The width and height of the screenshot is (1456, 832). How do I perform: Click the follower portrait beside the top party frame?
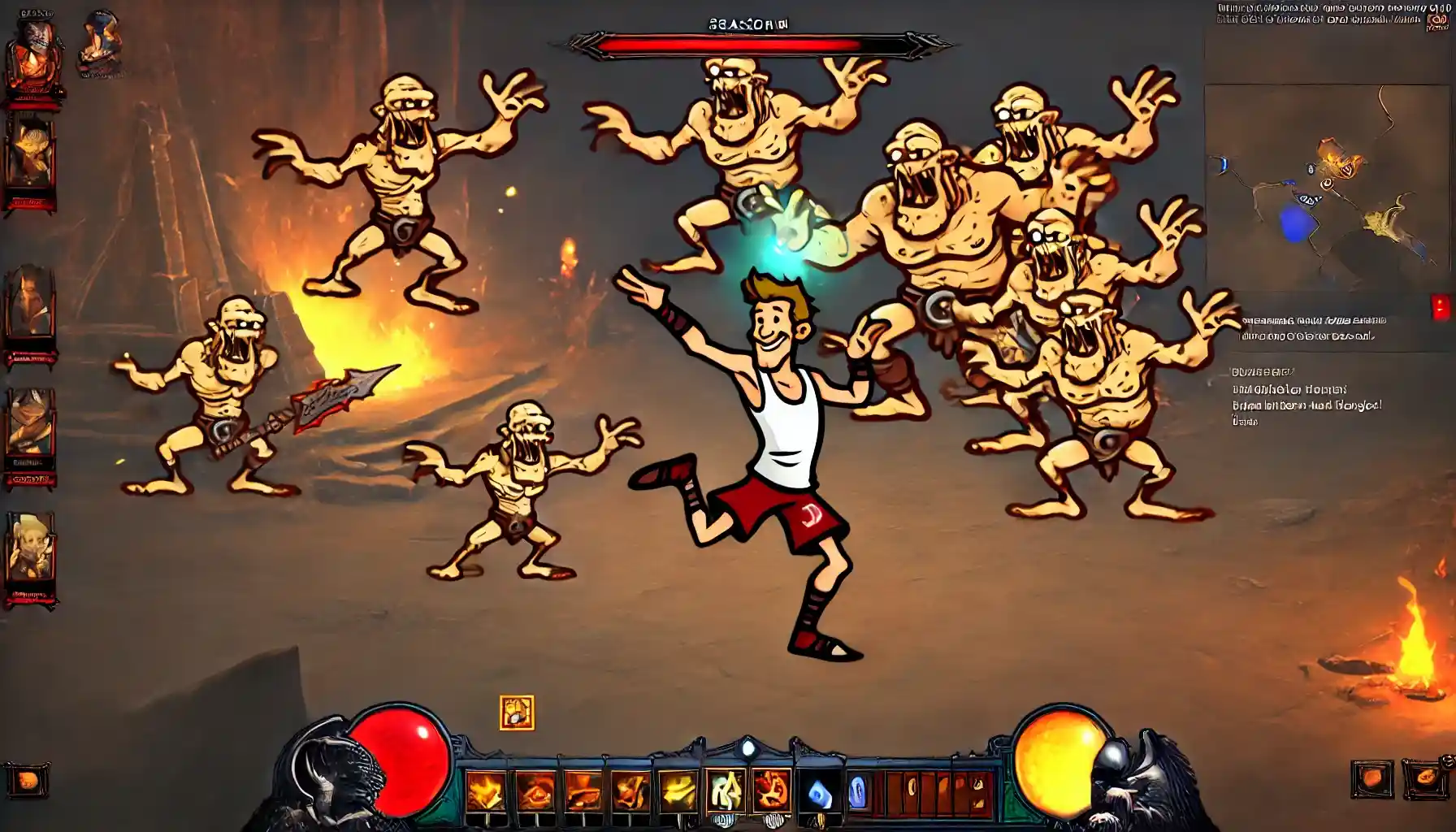[x=100, y=43]
